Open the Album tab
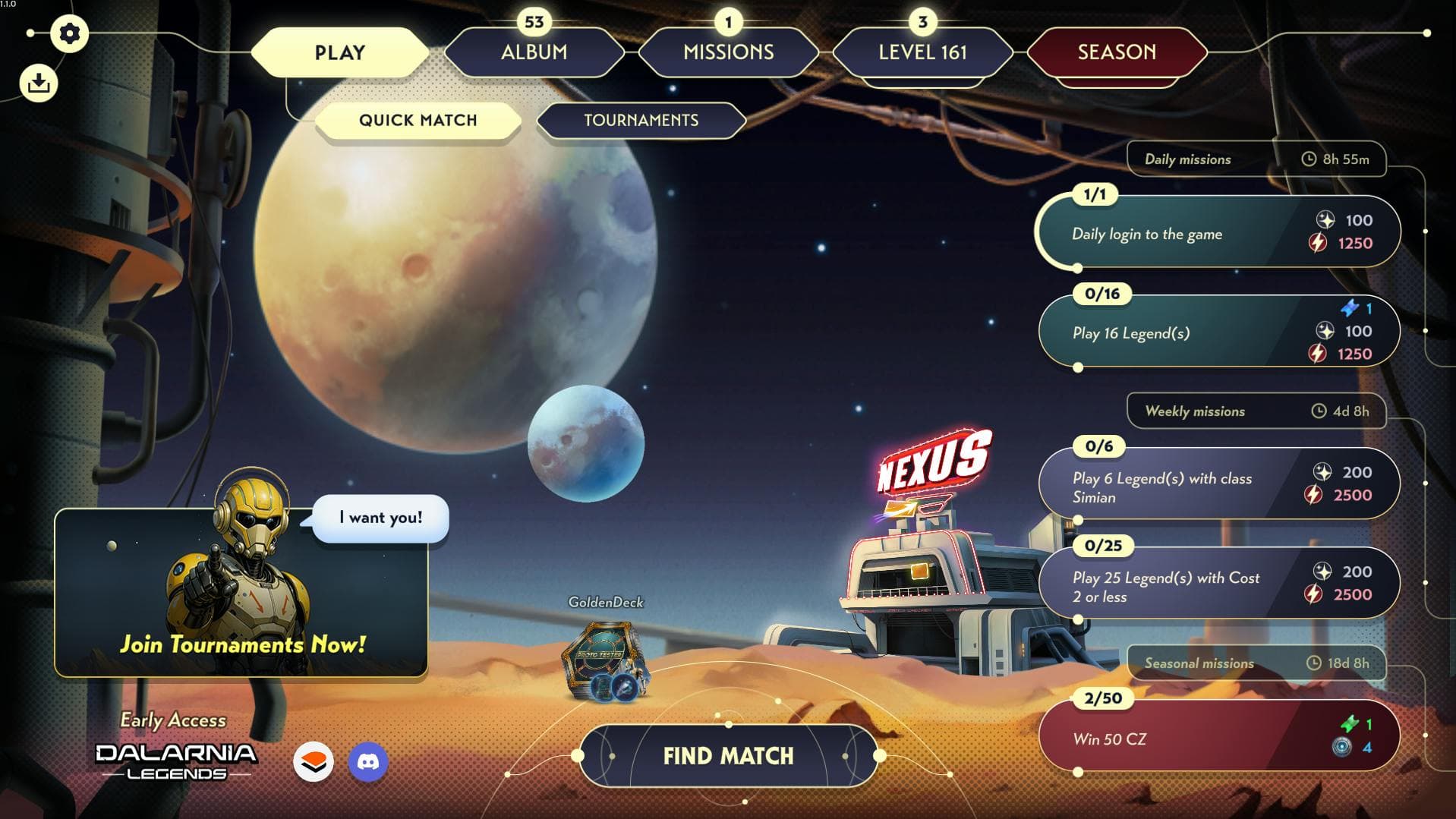This screenshot has width=1456, height=819. (533, 52)
